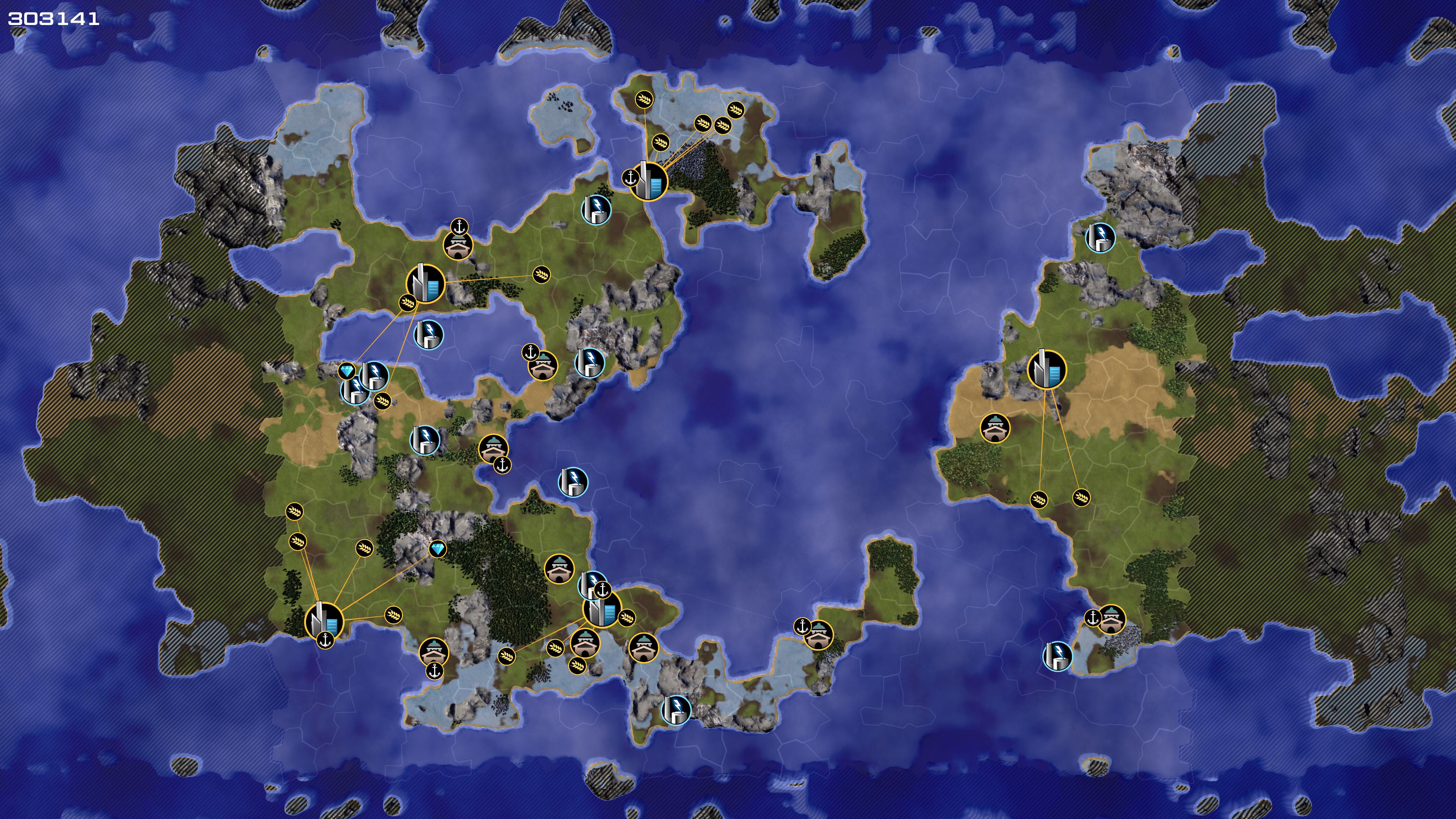This screenshot has width=1456, height=819.
Task: Choose the diamond marker in the forested mountains
Action: tap(438, 548)
